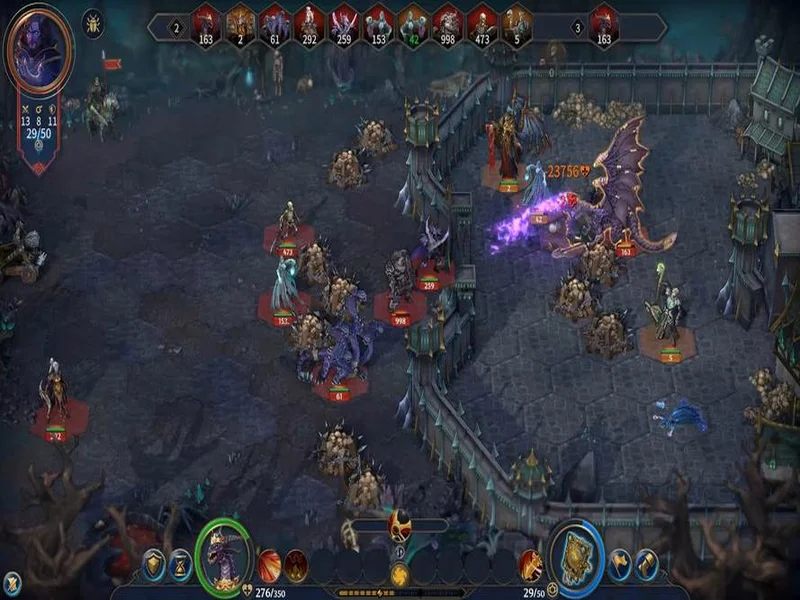This screenshot has height=600, width=800.
Task: Open the beetle icon next to hero portrait
Action: point(93,23)
